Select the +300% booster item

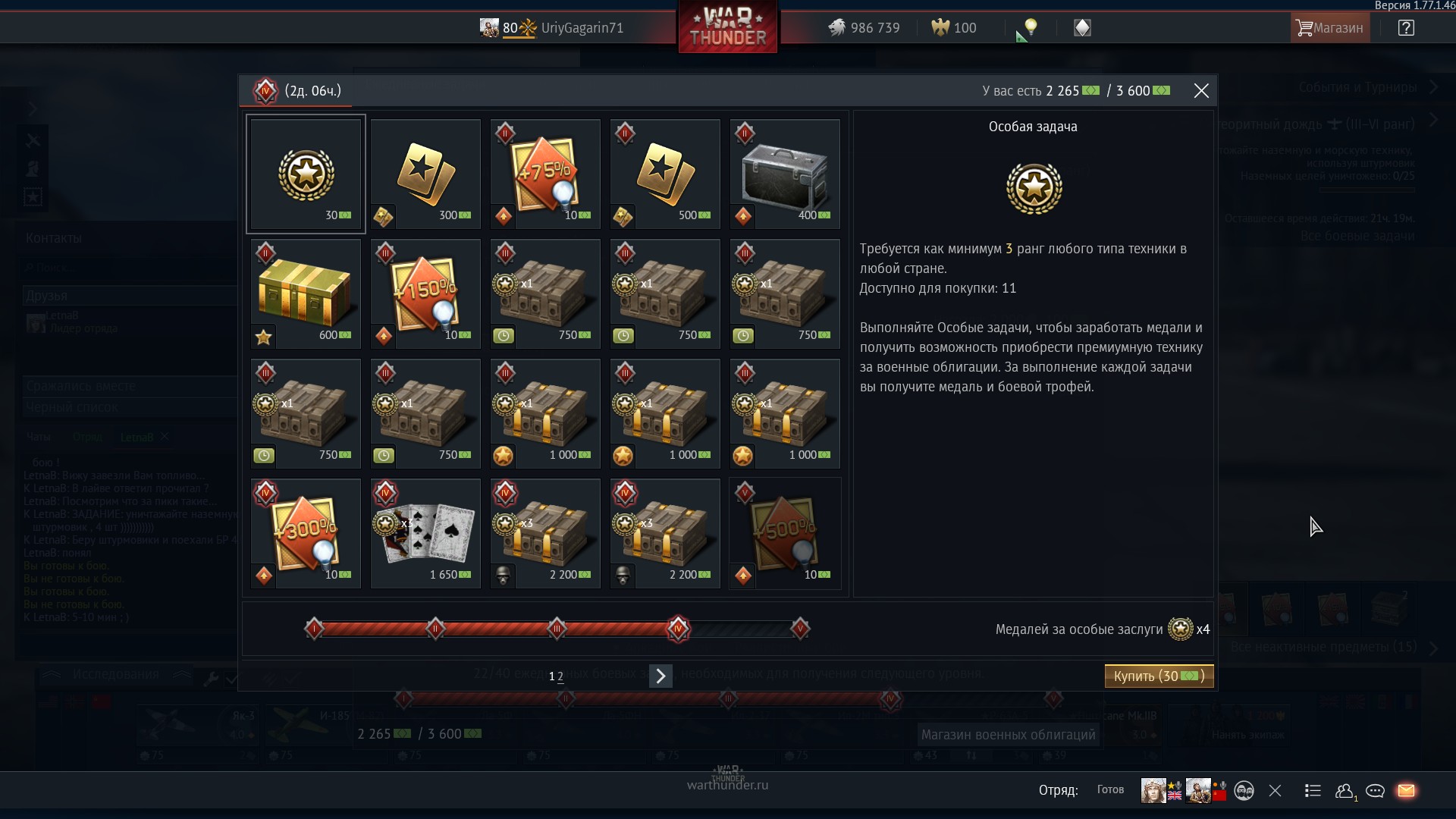pos(306,534)
